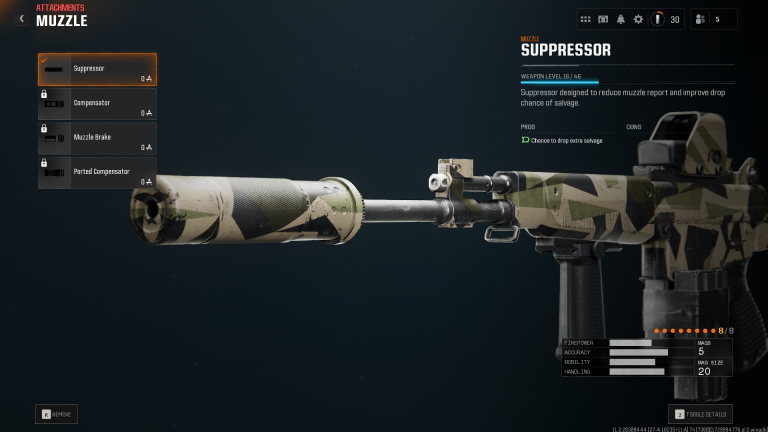The height and width of the screenshot is (432, 768).
Task: Choose the locked Compensator attachment
Action: pyautogui.click(x=97, y=104)
